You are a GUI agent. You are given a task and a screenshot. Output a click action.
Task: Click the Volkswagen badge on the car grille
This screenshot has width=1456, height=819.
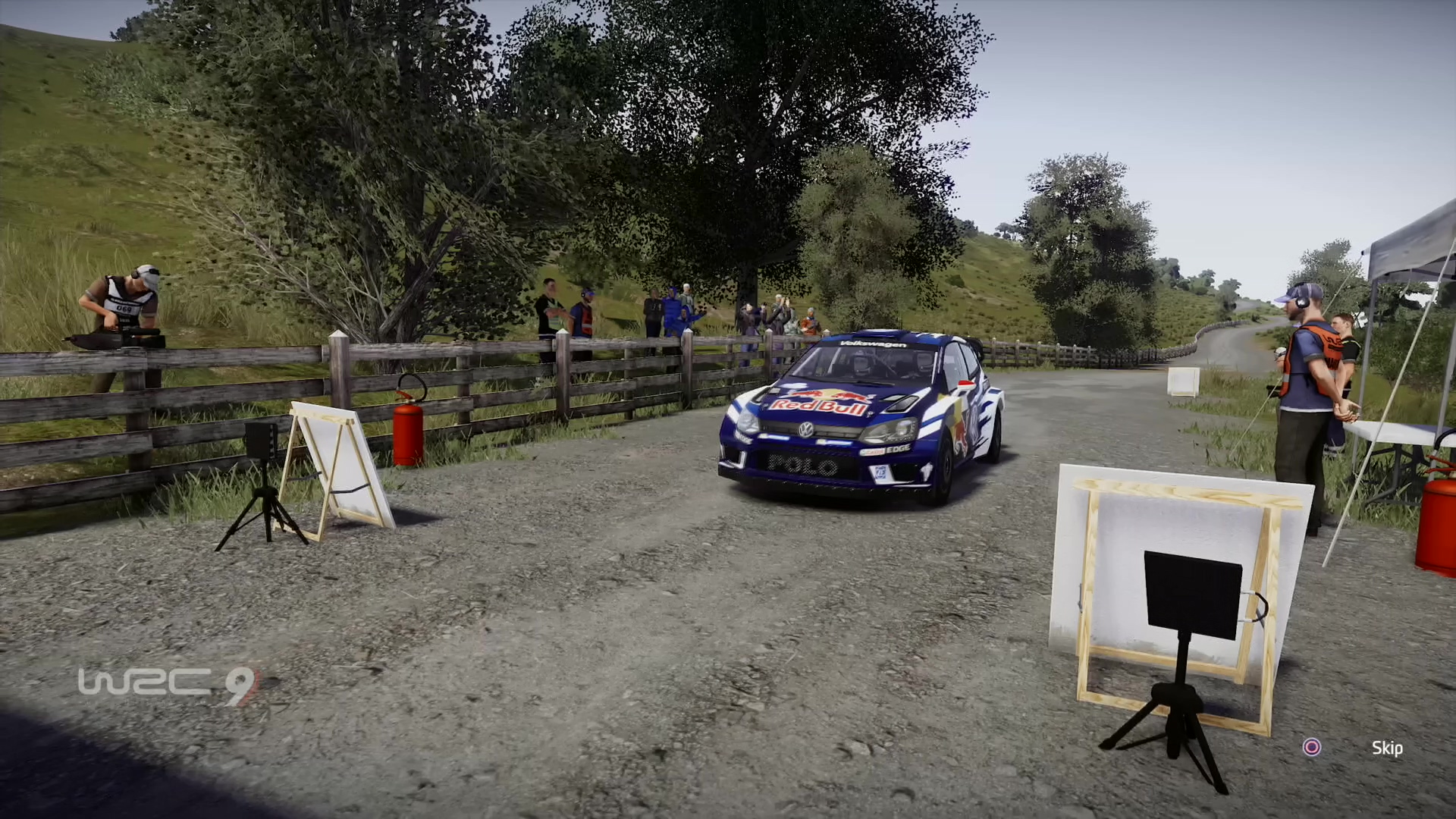(805, 431)
